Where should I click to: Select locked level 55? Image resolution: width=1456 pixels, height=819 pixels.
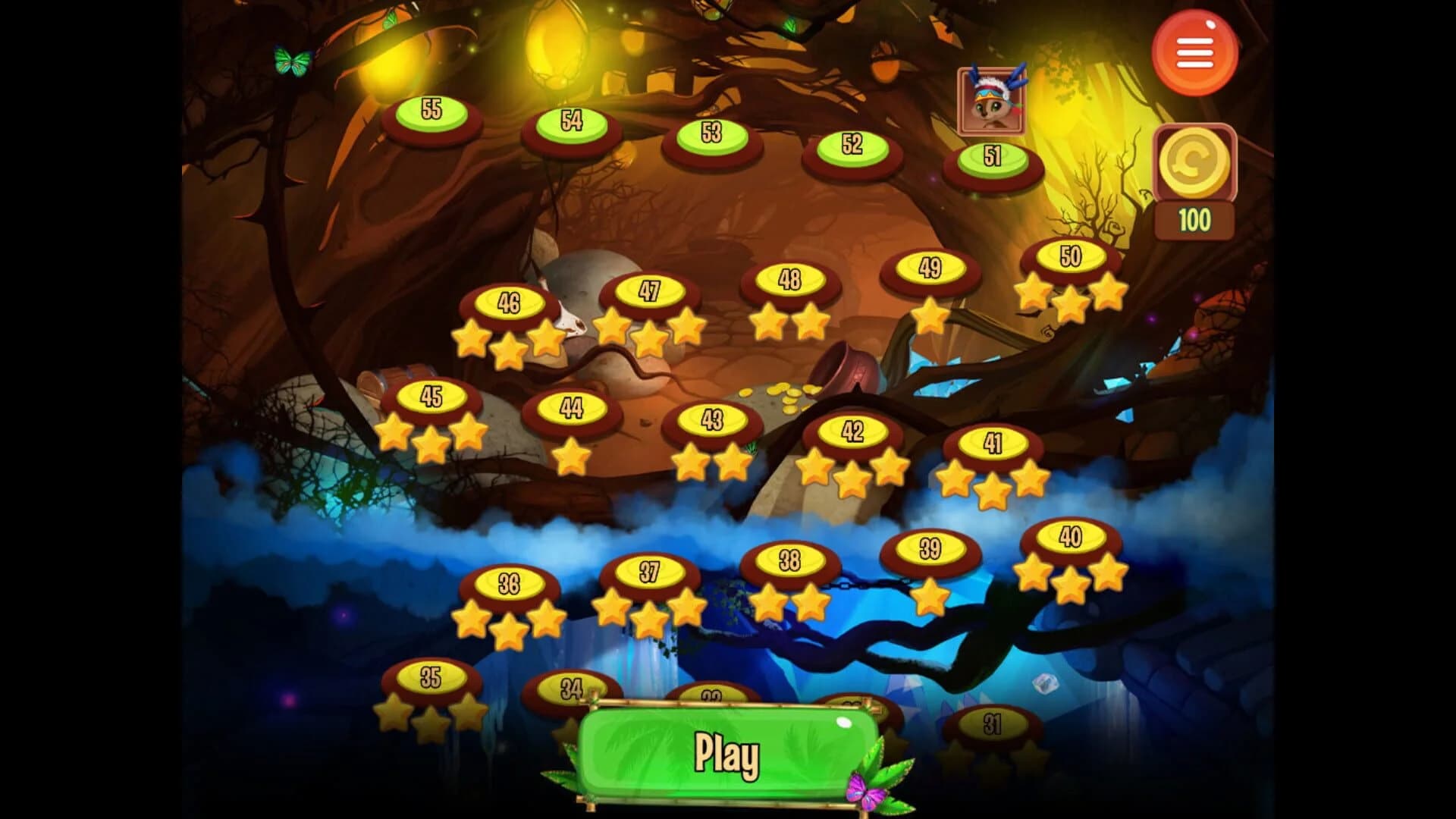tap(432, 112)
